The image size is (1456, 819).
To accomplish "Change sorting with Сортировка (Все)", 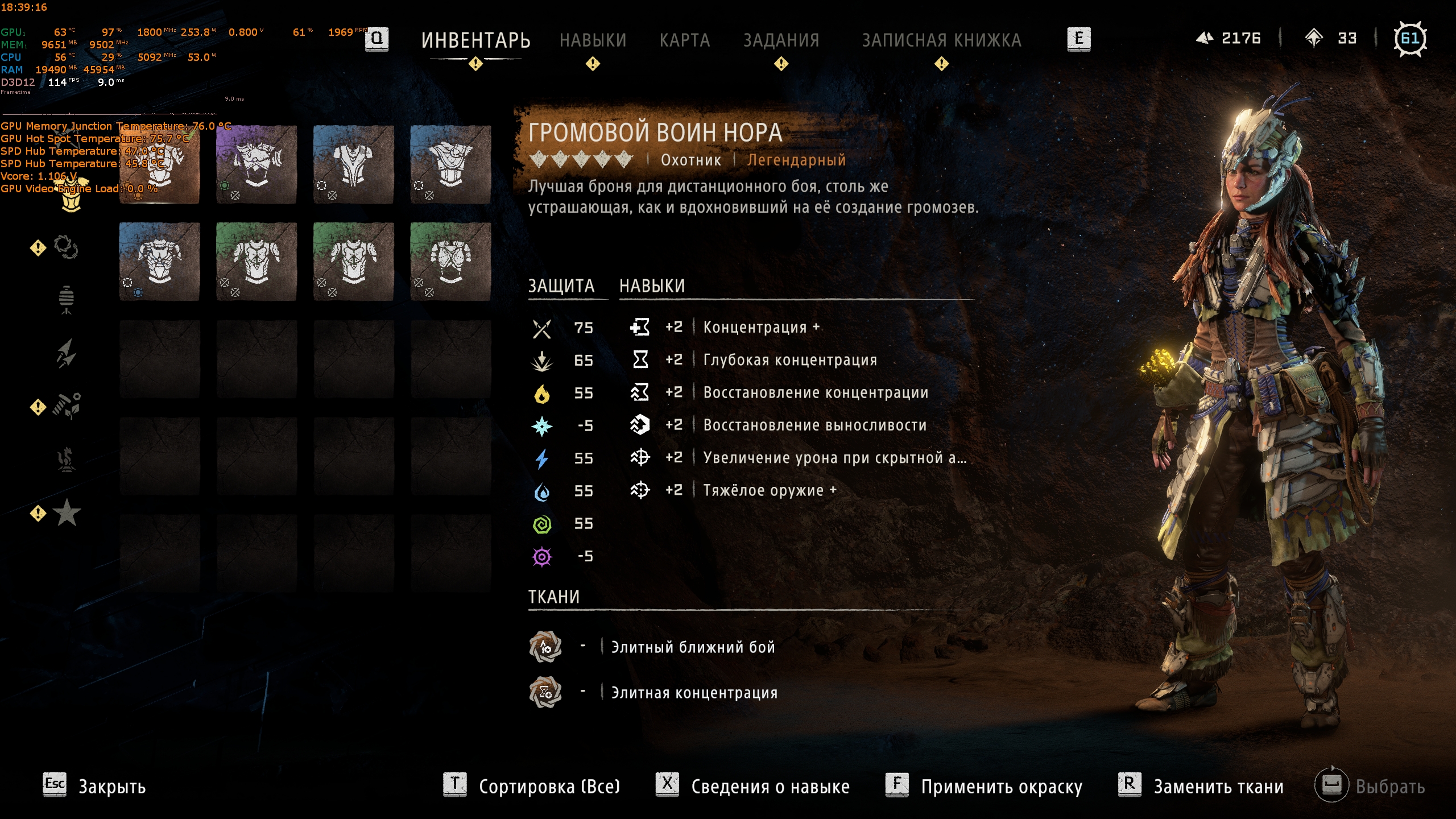I will 549,787.
